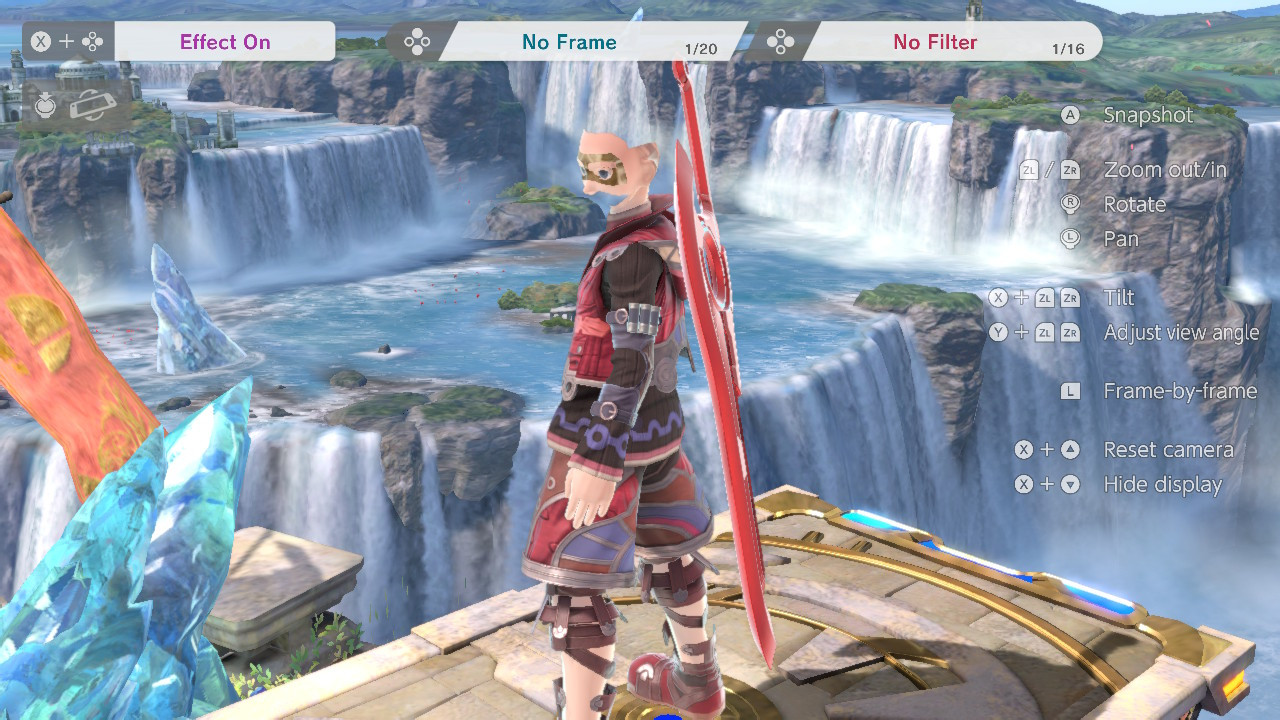Click the Y-button icon for Adjust view angle
The height and width of the screenshot is (720, 1280).
click(999, 332)
